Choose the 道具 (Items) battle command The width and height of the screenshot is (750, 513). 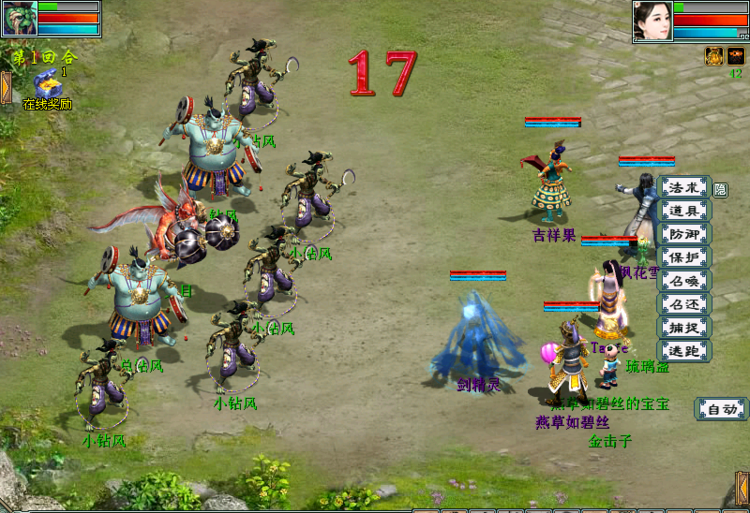click(x=685, y=211)
